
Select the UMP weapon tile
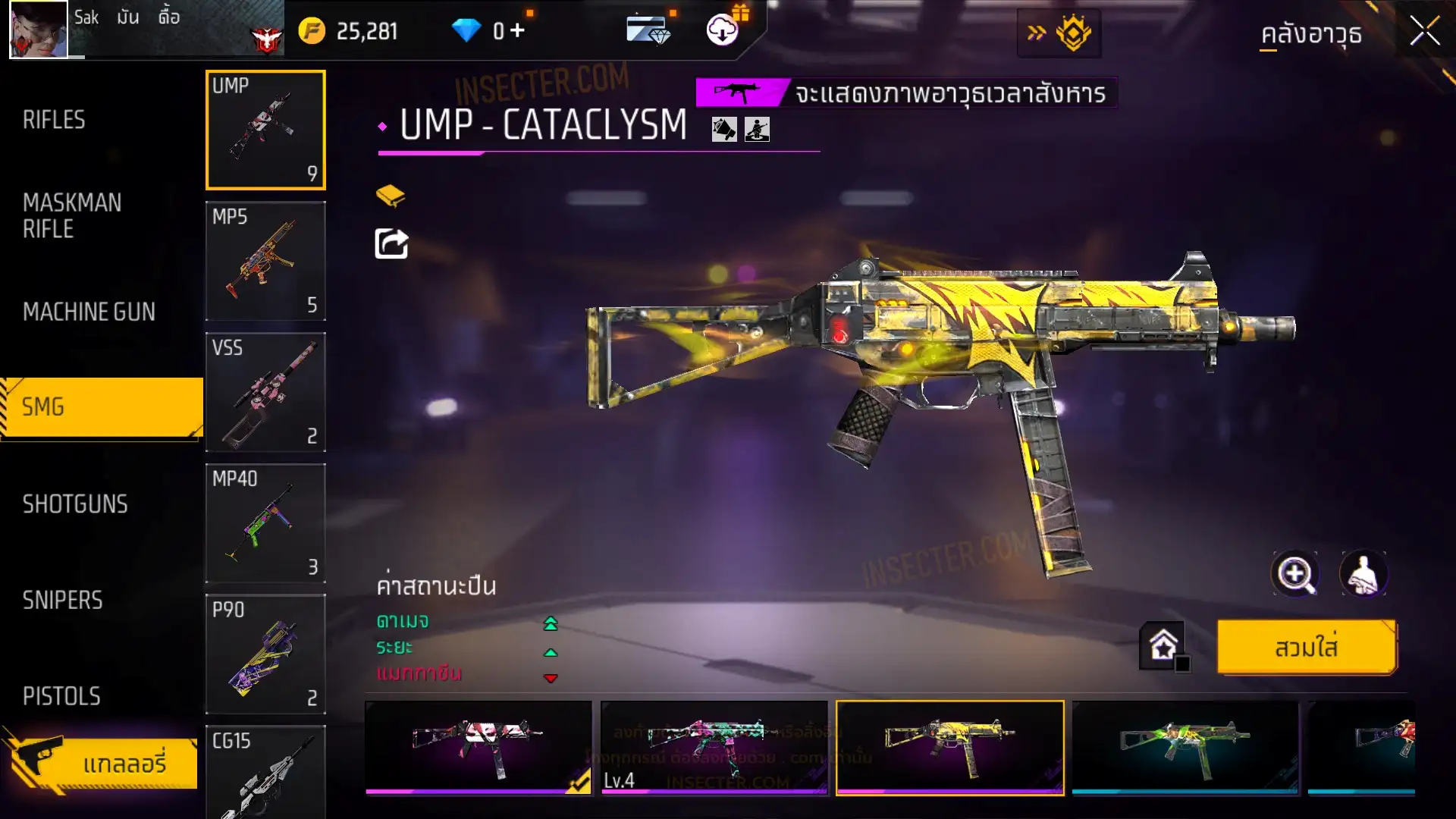click(265, 130)
